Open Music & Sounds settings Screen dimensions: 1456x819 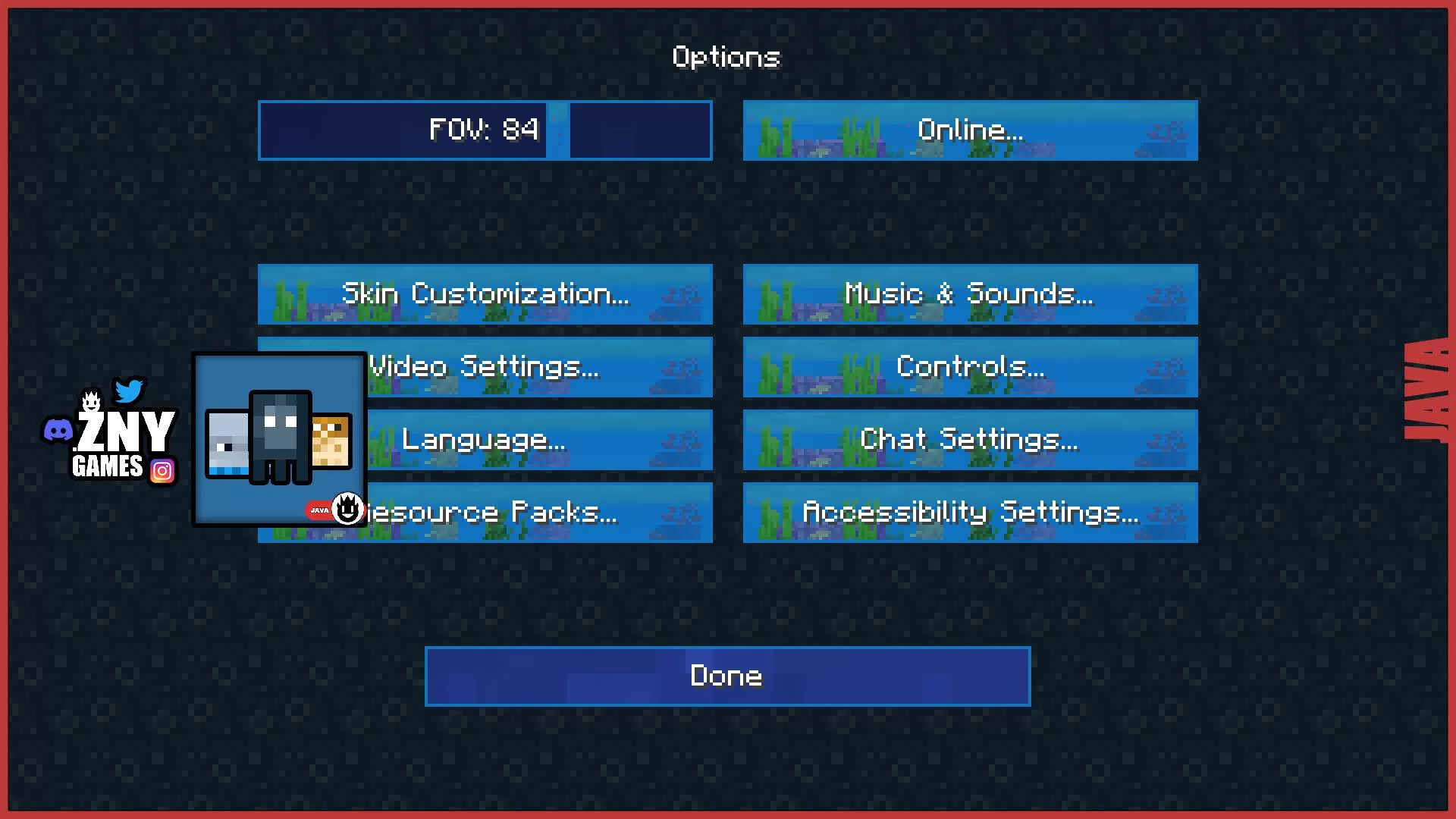point(970,294)
